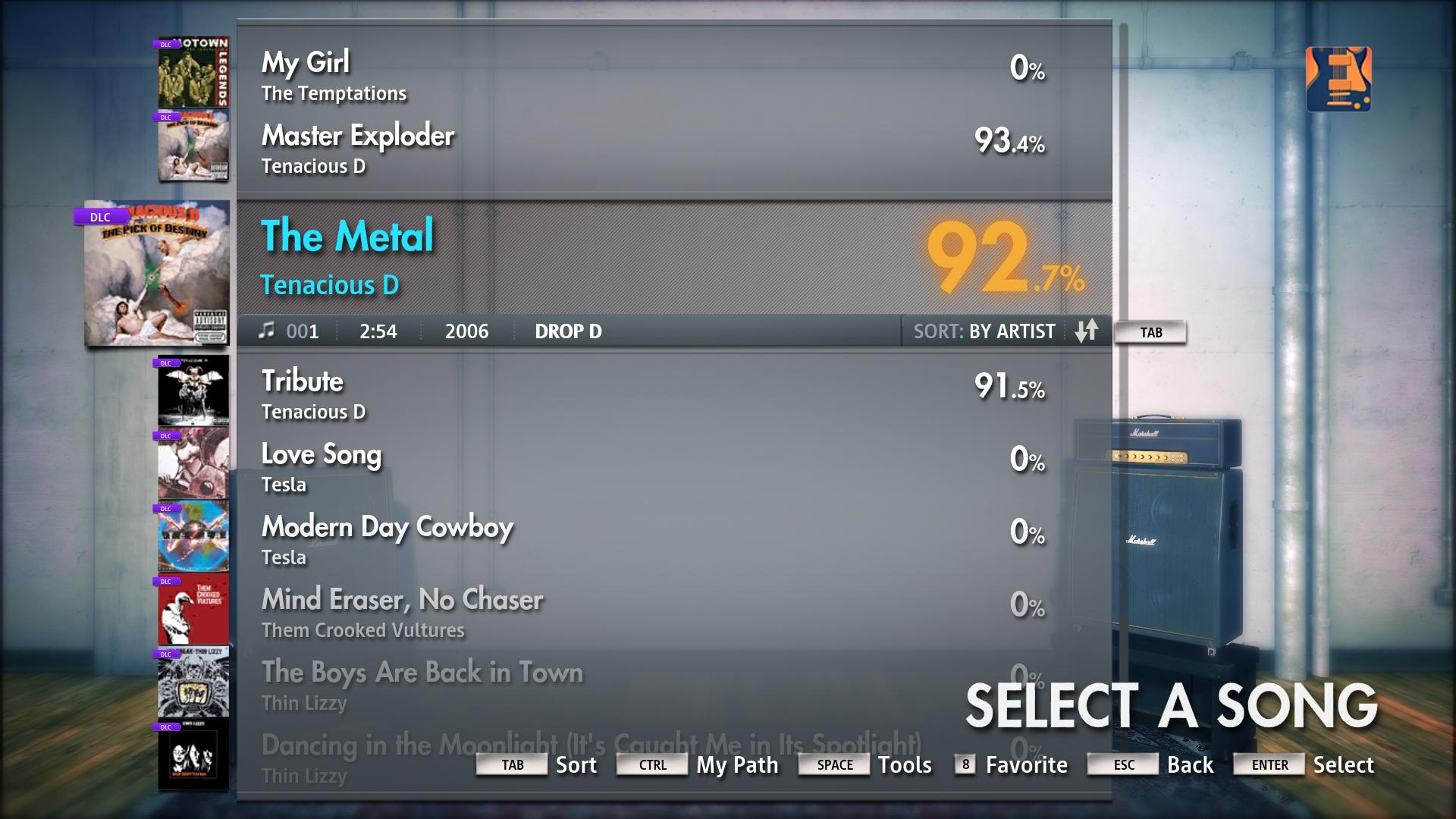Click The Pick of Destiny album thumbnail in sidebar
The height and width of the screenshot is (819, 1456).
point(155,277)
